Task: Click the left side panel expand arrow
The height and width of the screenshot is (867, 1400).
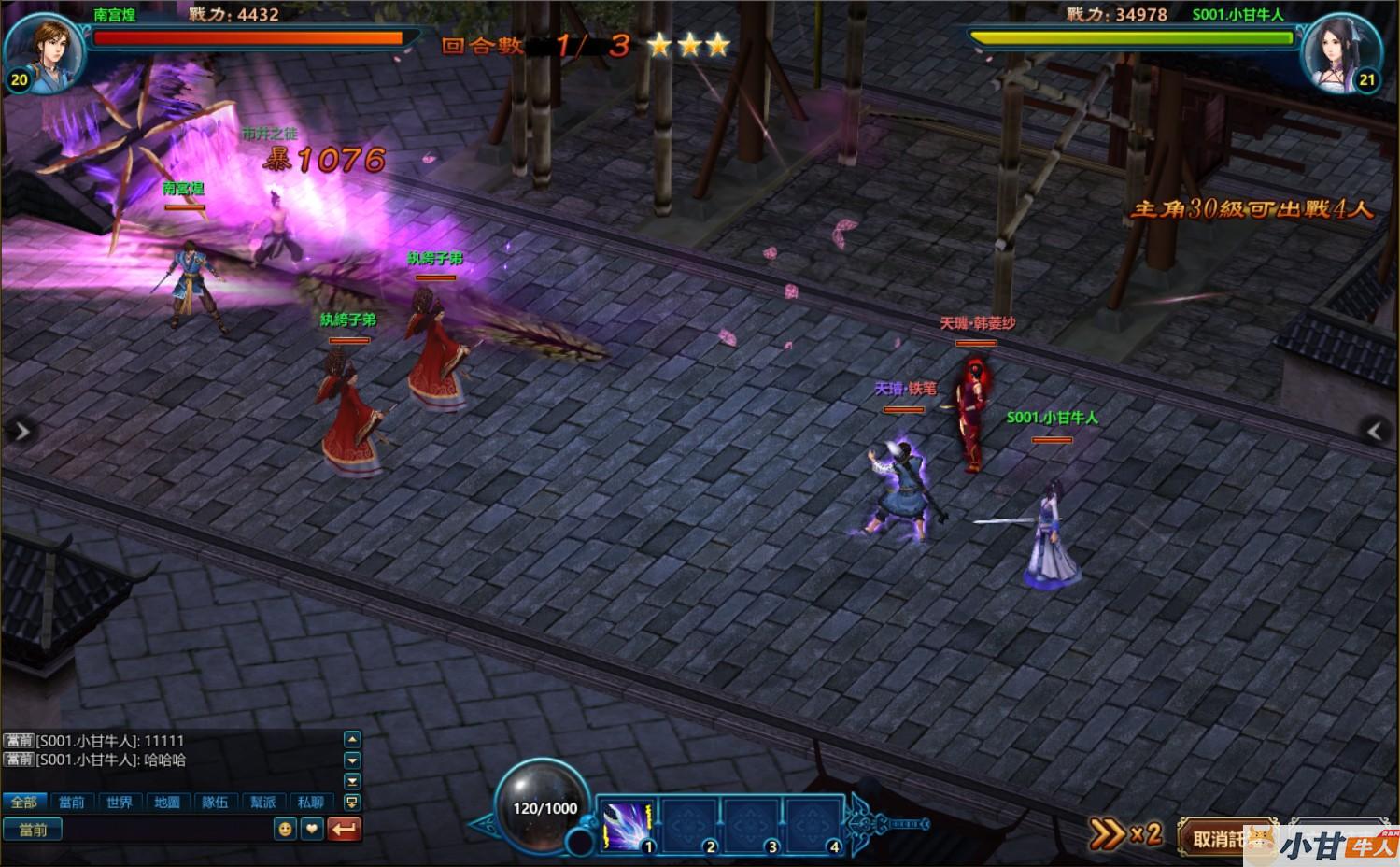Action: click(21, 431)
